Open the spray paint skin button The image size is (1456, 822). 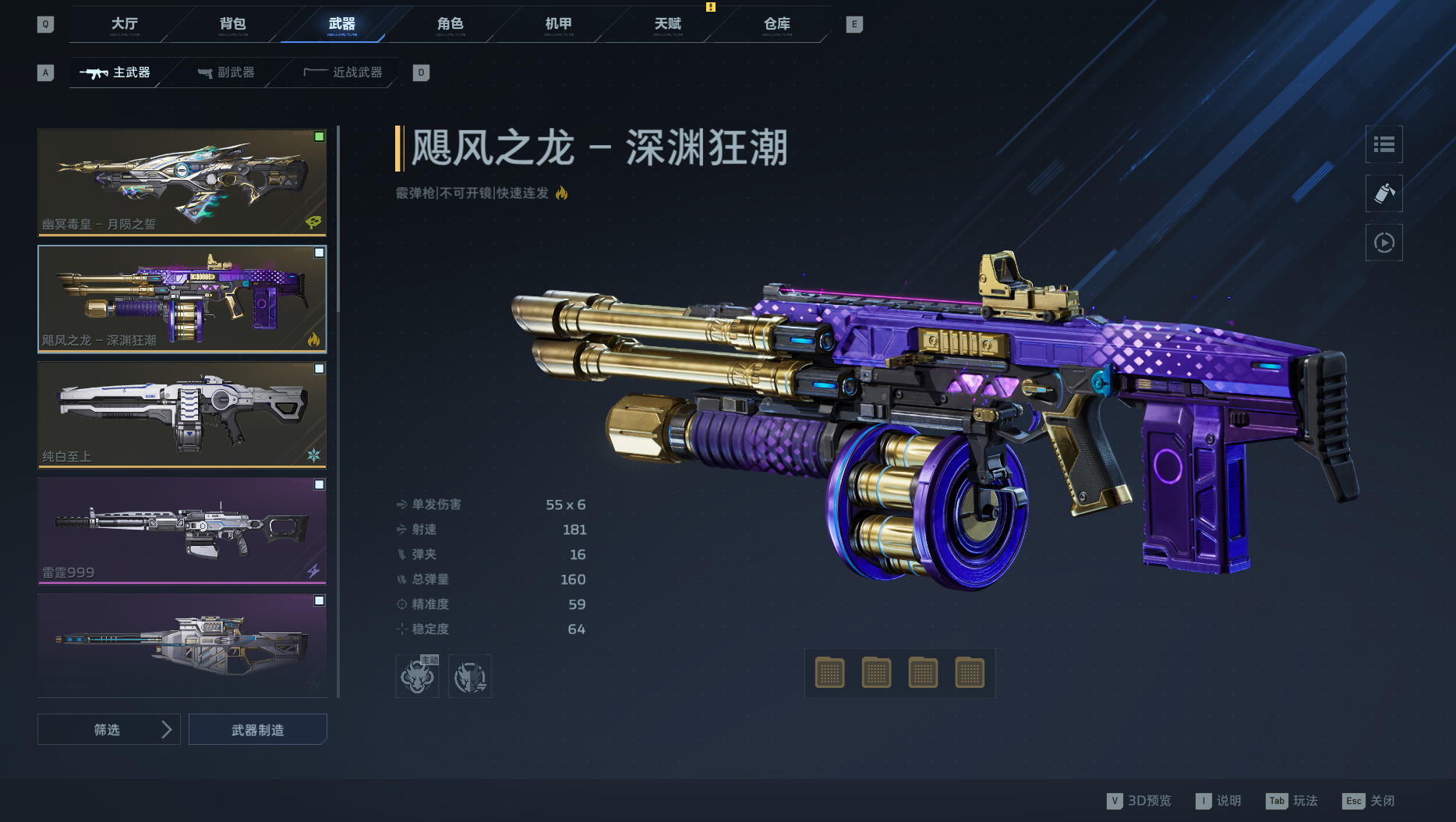coord(1384,193)
